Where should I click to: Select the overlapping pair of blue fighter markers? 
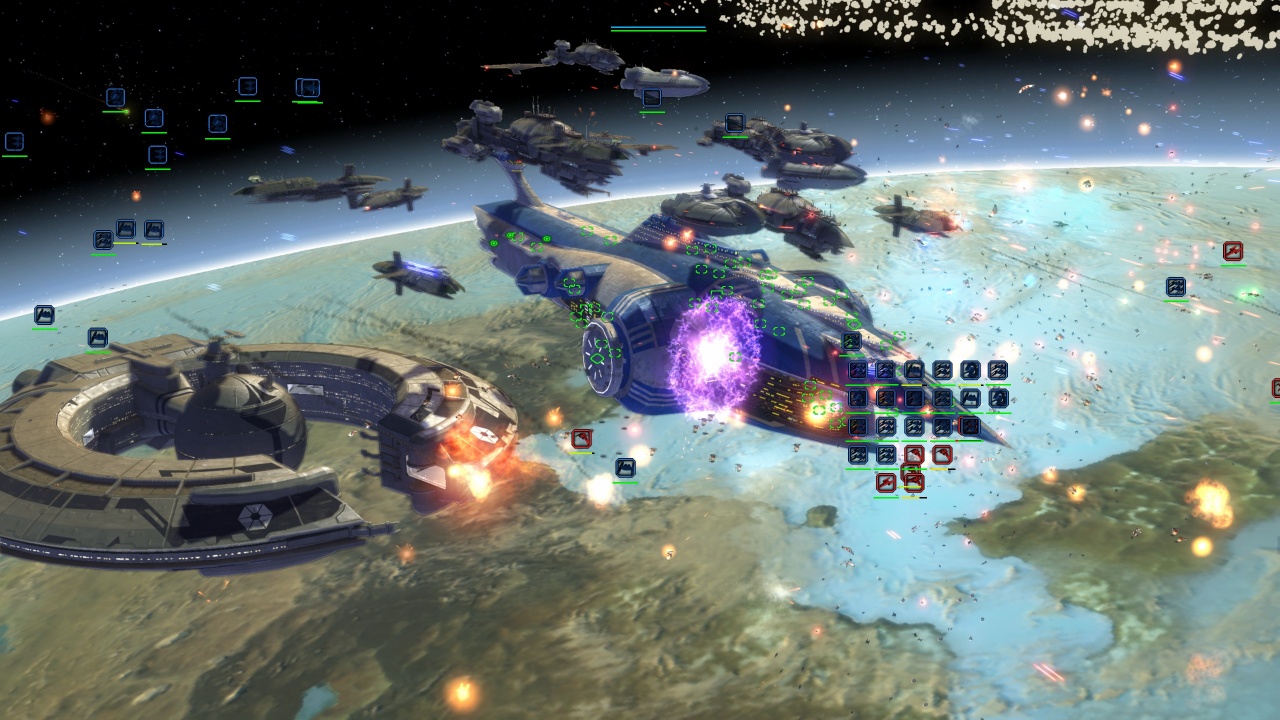pyautogui.click(x=308, y=88)
